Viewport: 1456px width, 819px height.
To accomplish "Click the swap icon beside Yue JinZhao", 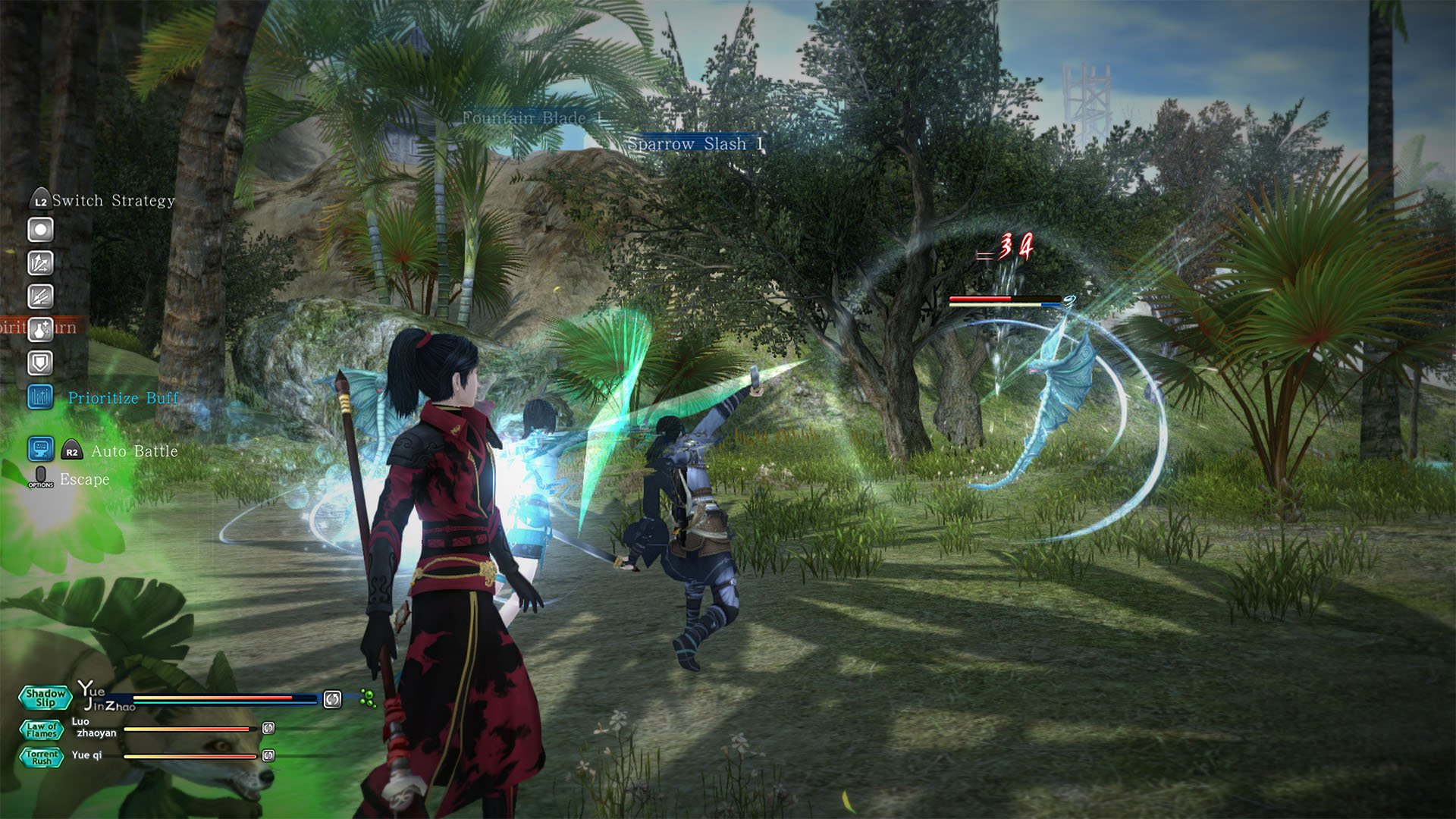I will tap(332, 701).
